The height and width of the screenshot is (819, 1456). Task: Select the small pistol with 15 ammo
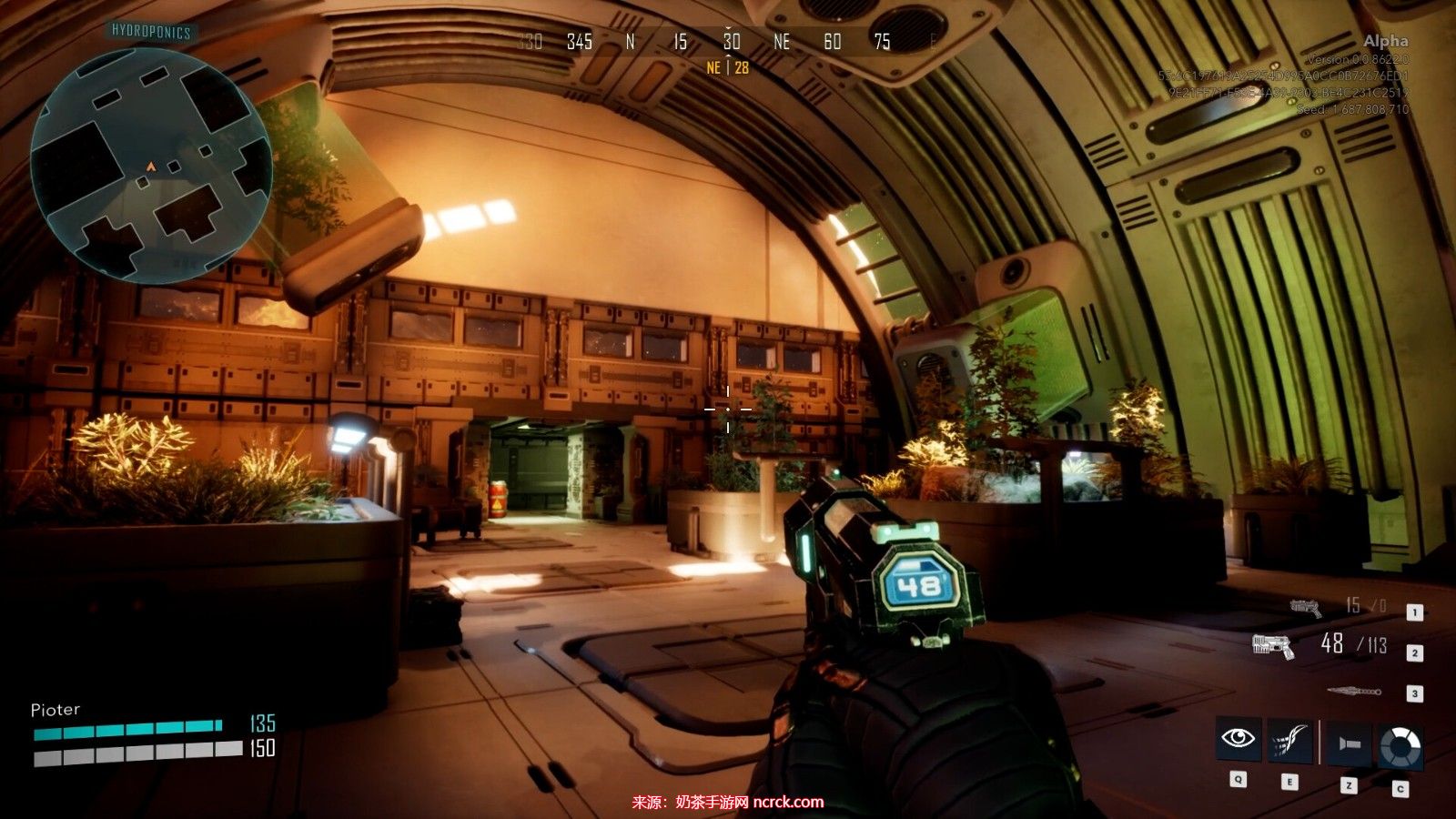point(1306,607)
